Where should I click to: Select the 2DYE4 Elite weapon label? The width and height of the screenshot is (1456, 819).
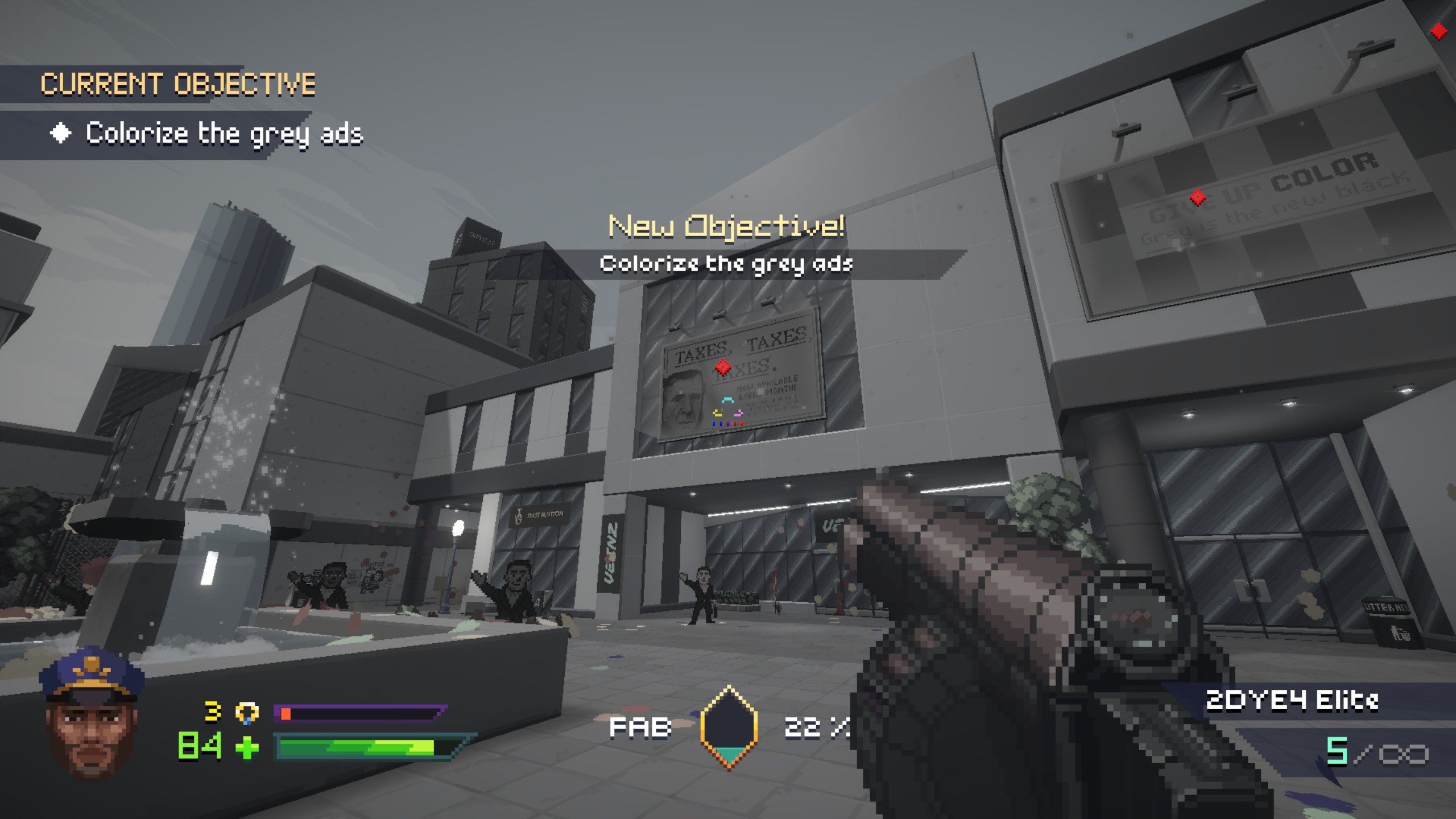(1292, 701)
